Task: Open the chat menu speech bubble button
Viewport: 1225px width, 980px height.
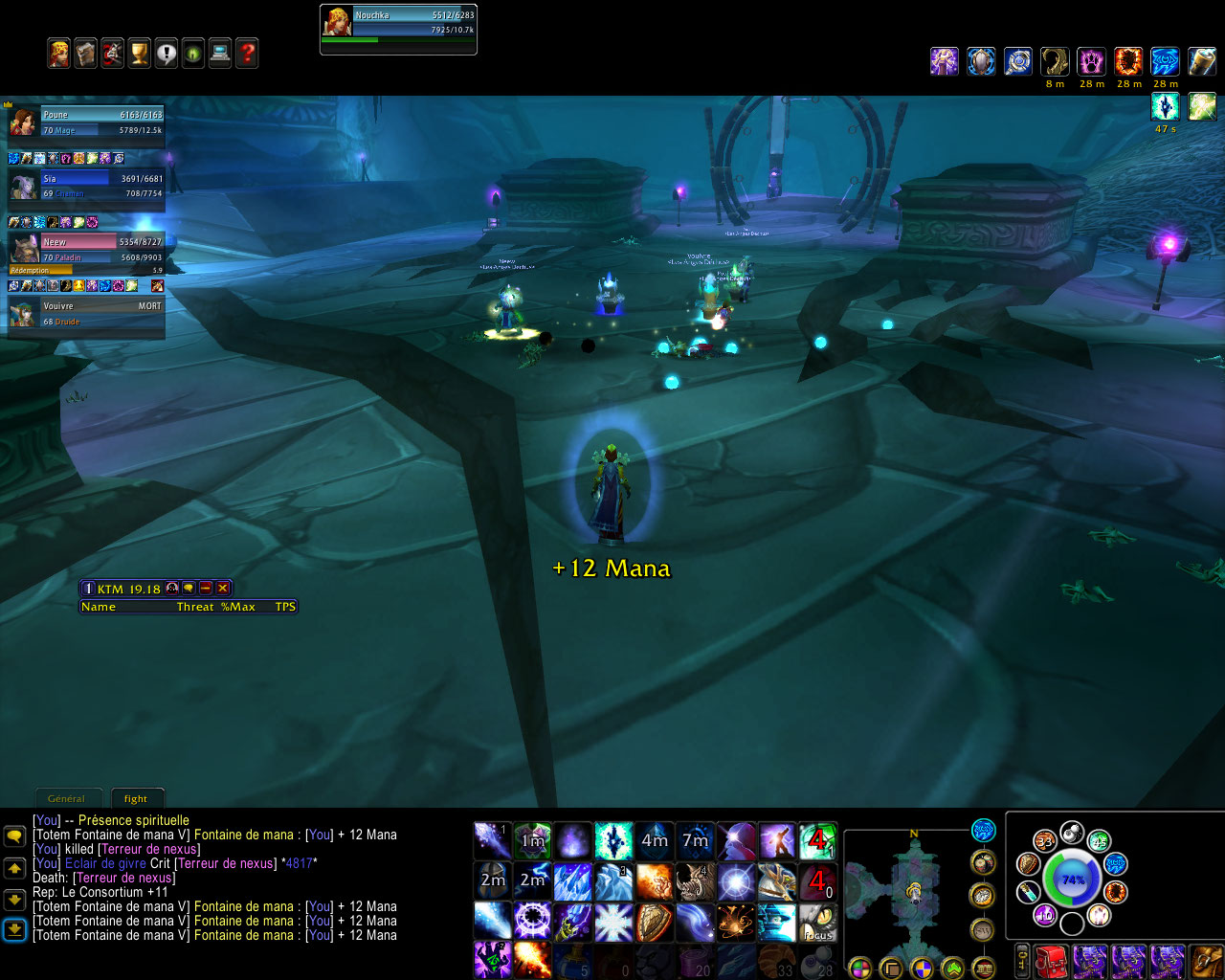Action: [x=14, y=835]
